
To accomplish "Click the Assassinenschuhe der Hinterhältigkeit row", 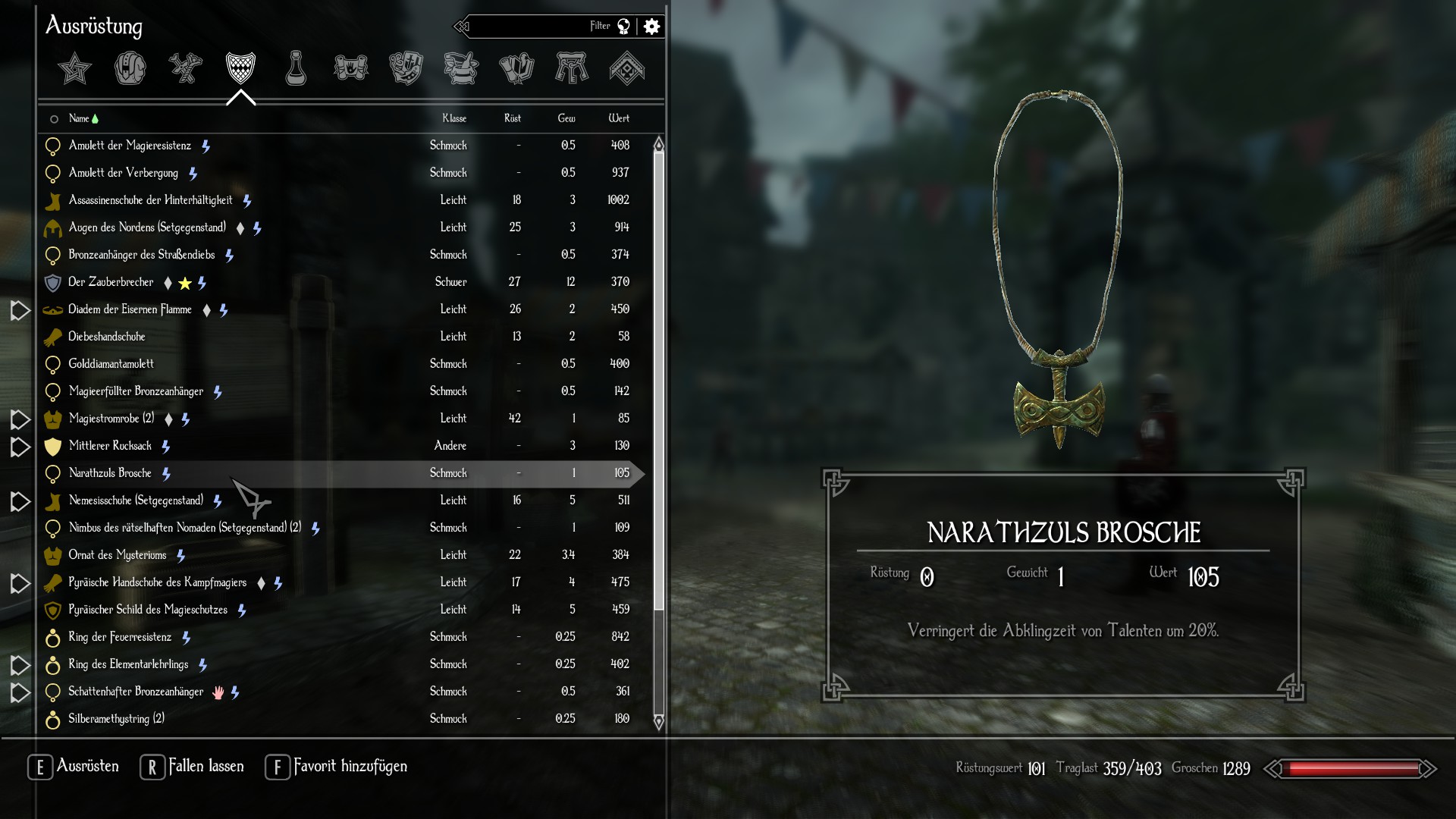I will coord(150,200).
